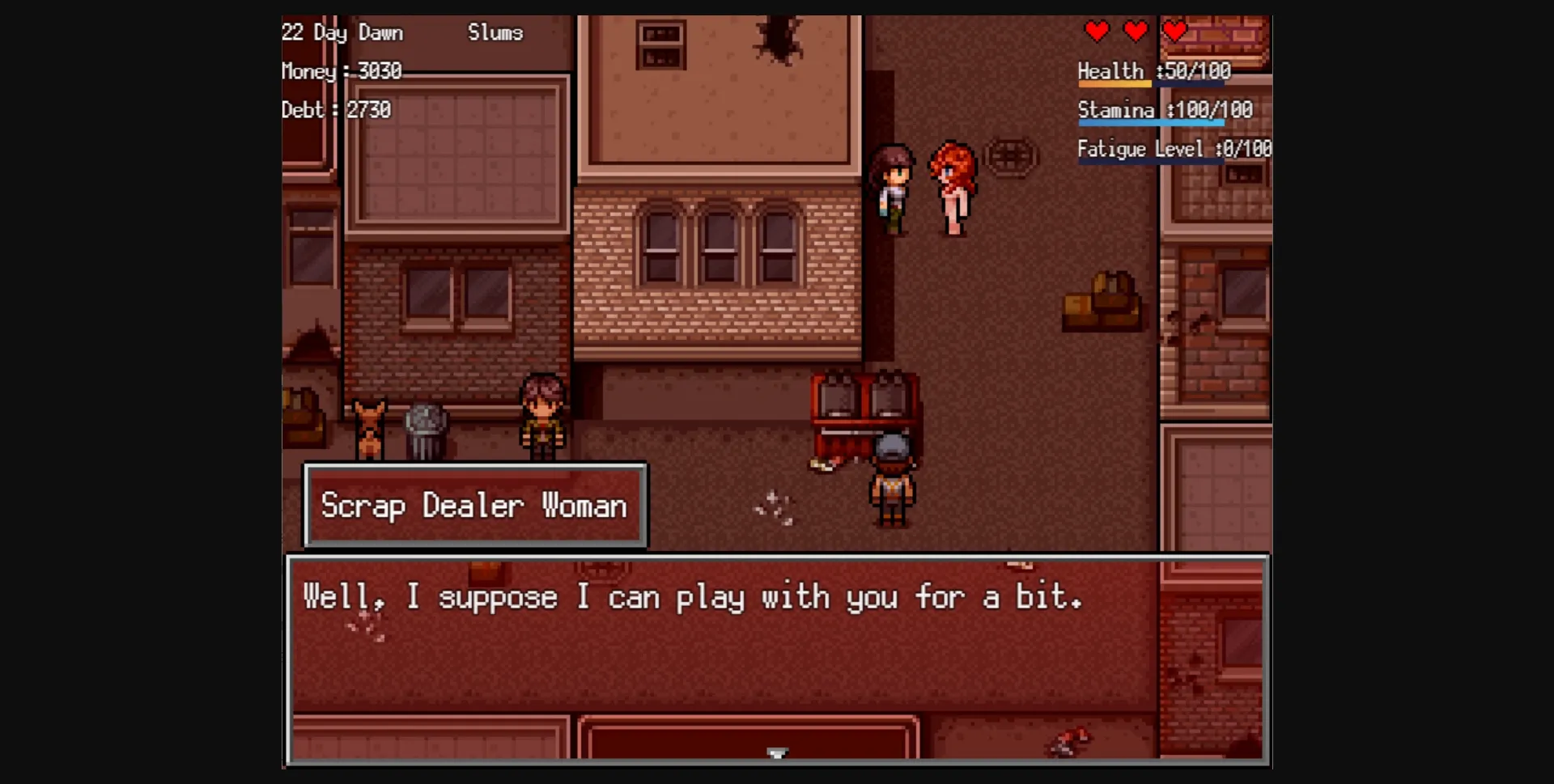Click the rightmost heart icon
Image resolution: width=1554 pixels, height=784 pixels.
coord(1174,32)
